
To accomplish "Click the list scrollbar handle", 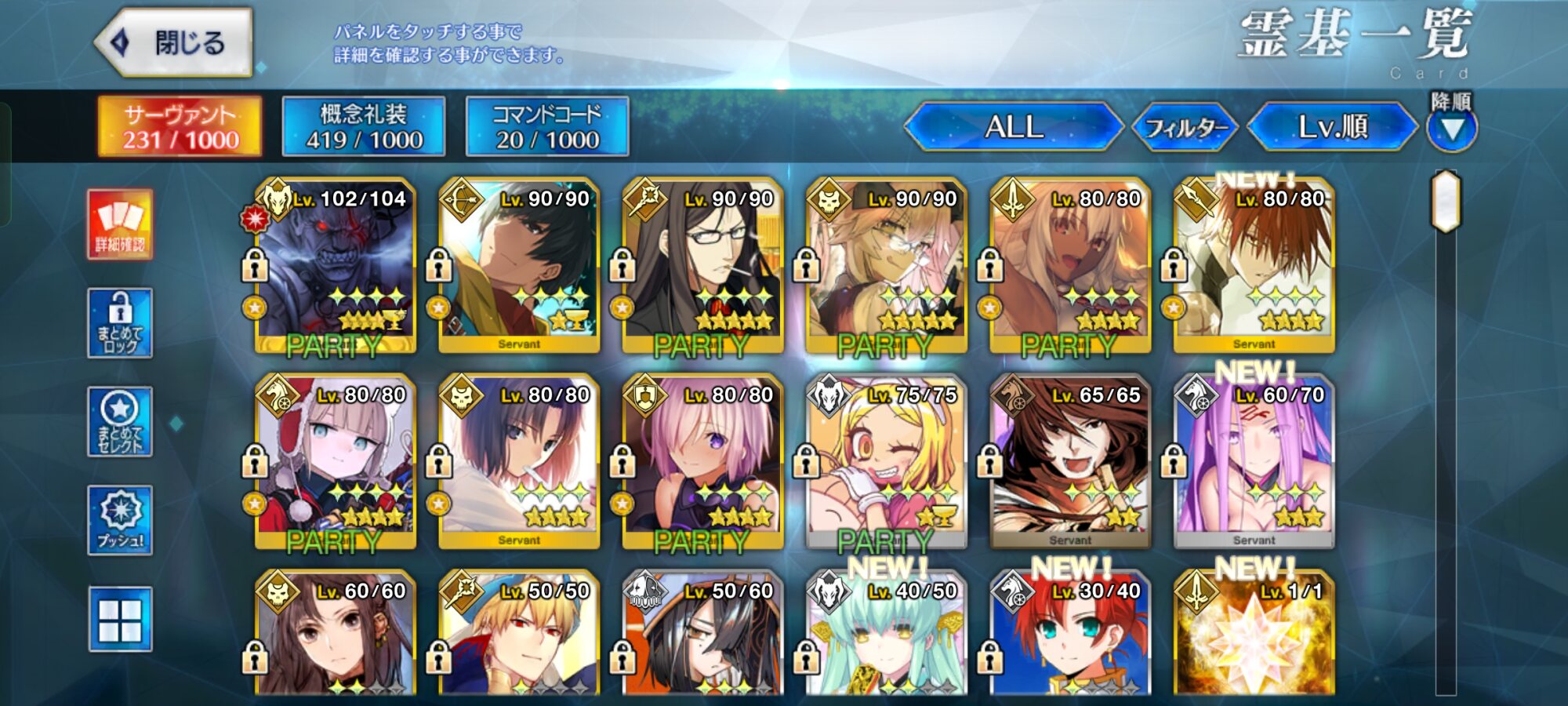I will pos(1446,201).
